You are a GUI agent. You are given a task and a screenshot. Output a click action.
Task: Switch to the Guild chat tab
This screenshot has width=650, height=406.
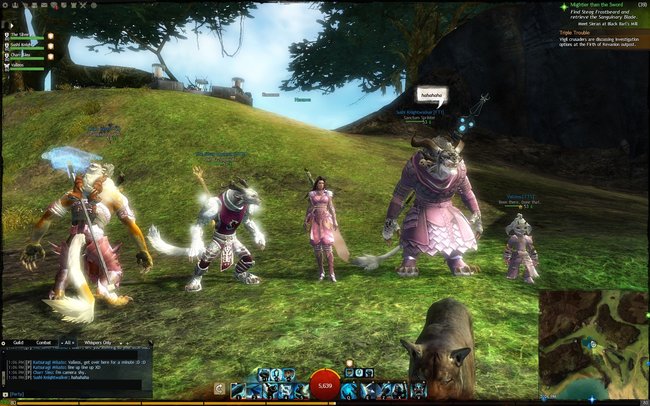point(17,342)
